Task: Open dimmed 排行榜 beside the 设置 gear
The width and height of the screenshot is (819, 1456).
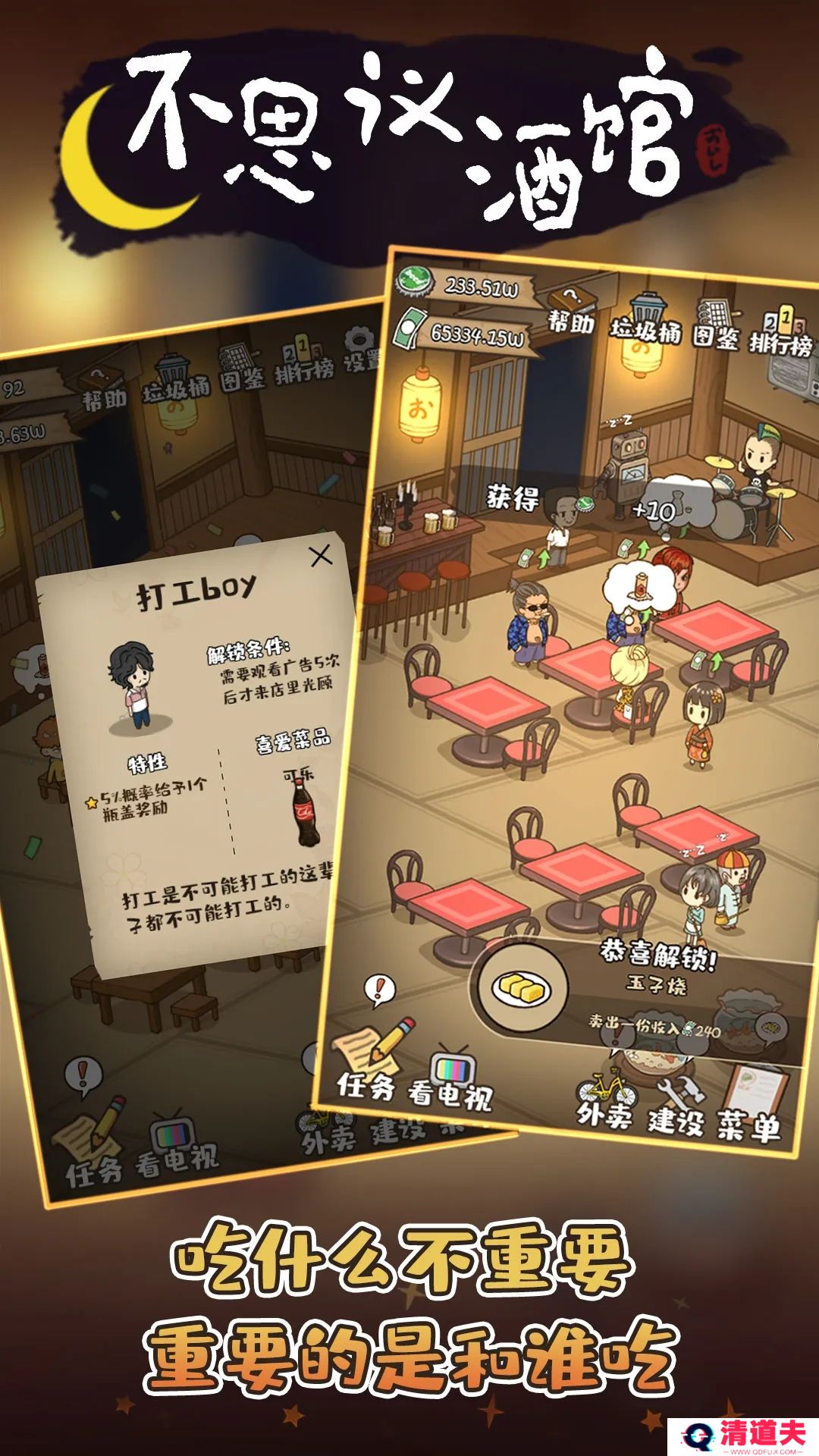Action: coord(303,359)
